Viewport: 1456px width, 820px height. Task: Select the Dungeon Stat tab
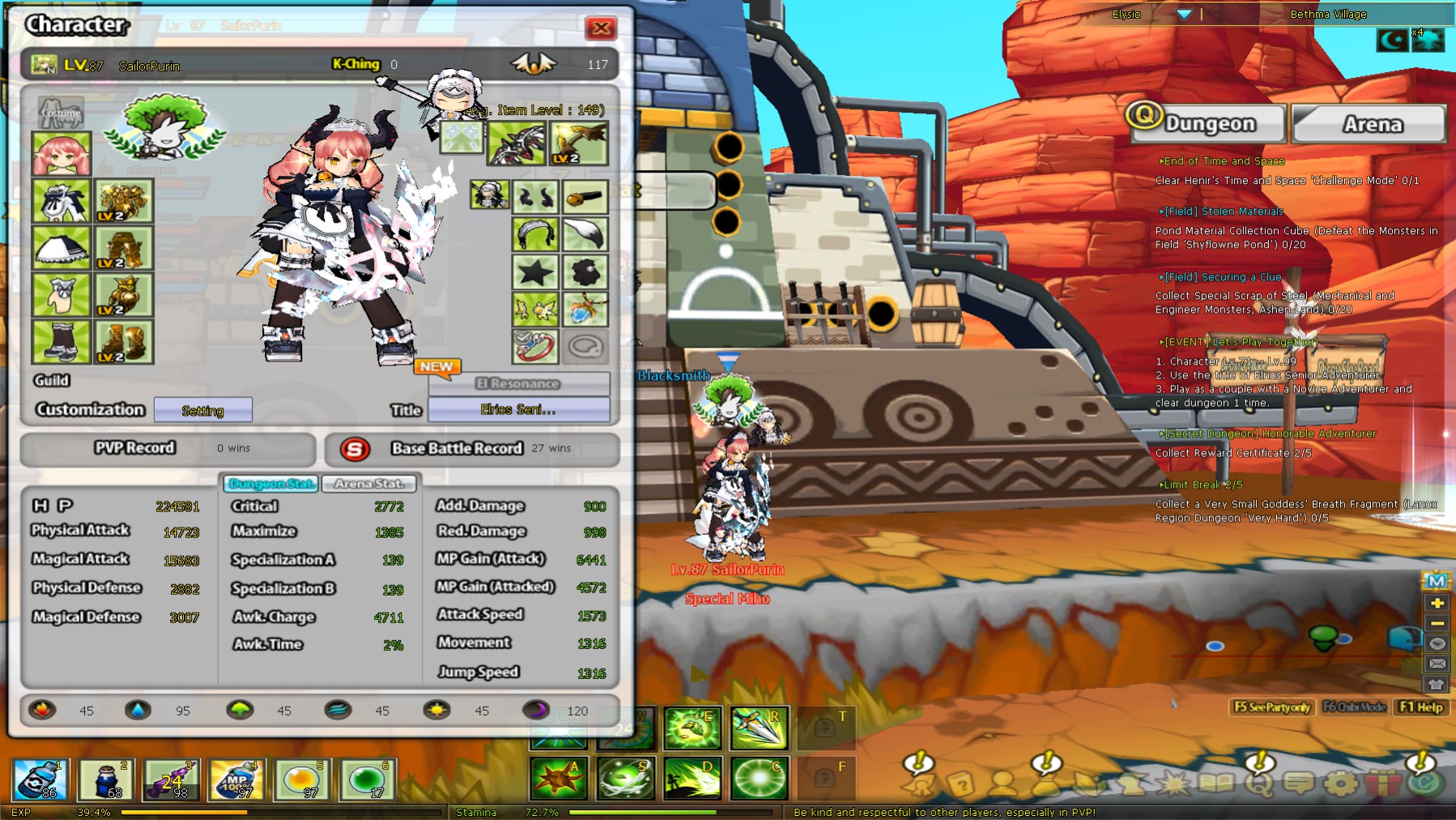coord(270,484)
